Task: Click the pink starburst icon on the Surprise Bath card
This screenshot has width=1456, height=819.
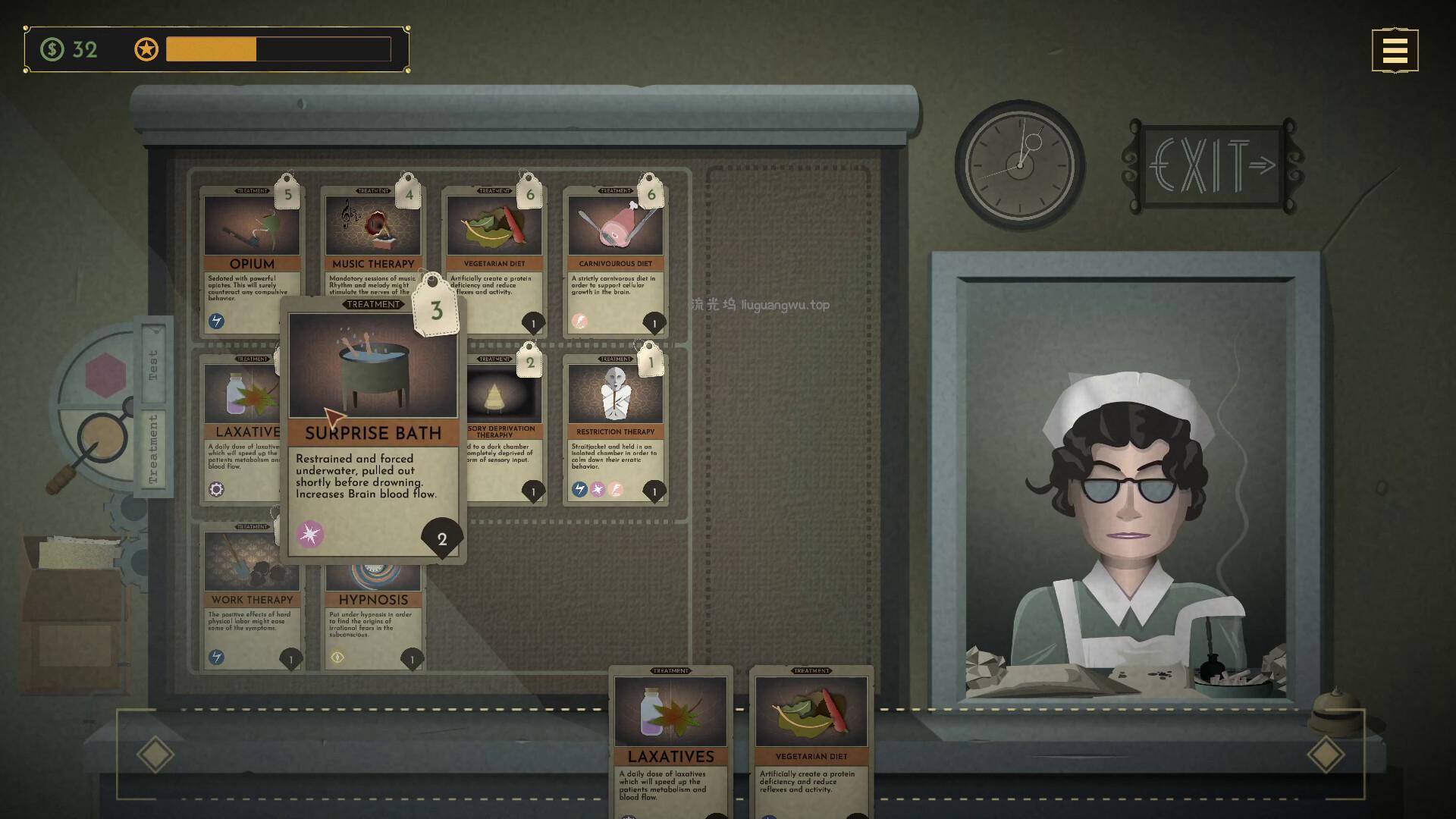Action: tap(311, 533)
